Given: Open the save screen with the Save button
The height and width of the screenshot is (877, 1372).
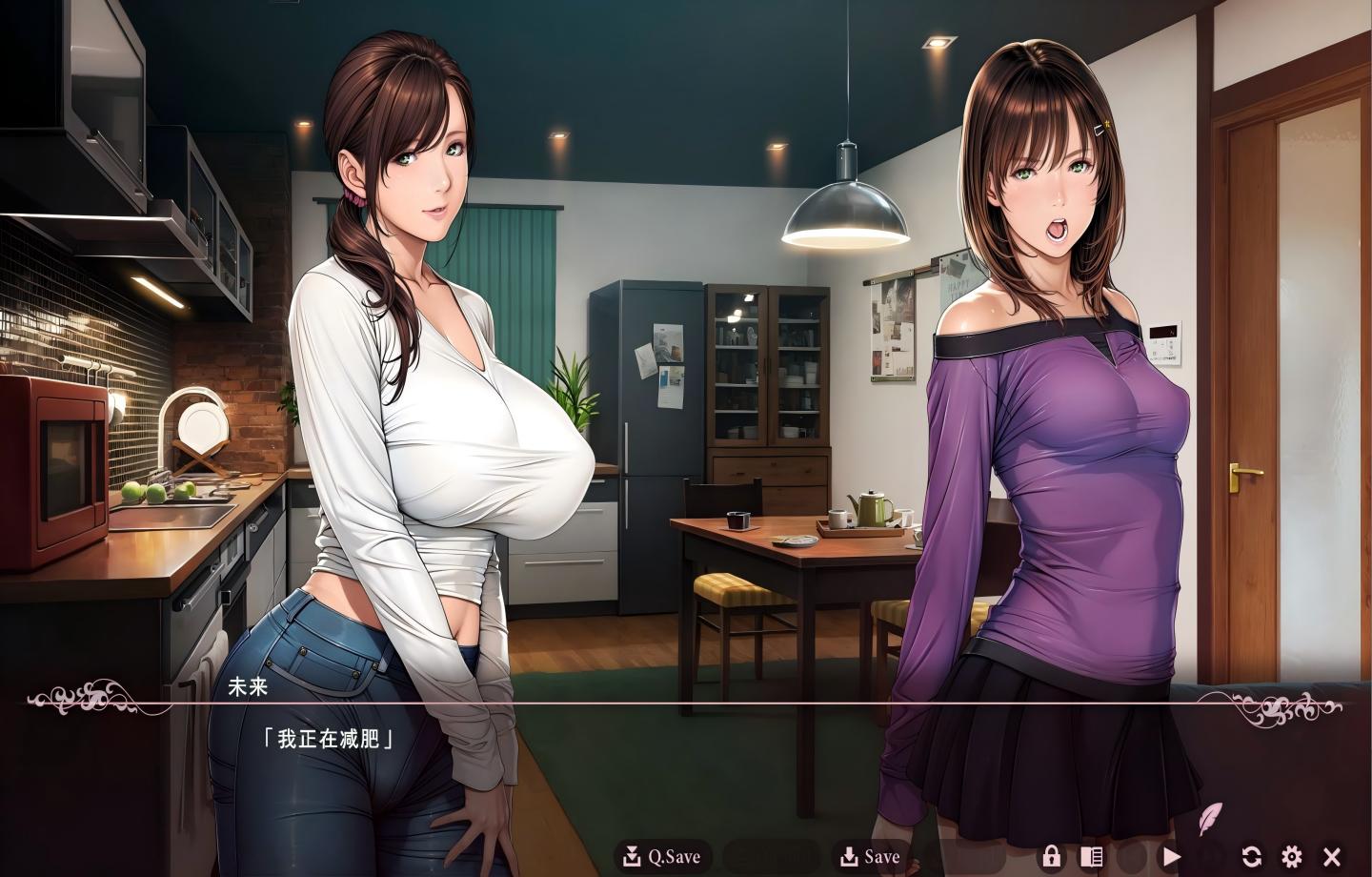Looking at the screenshot, I should (872, 855).
